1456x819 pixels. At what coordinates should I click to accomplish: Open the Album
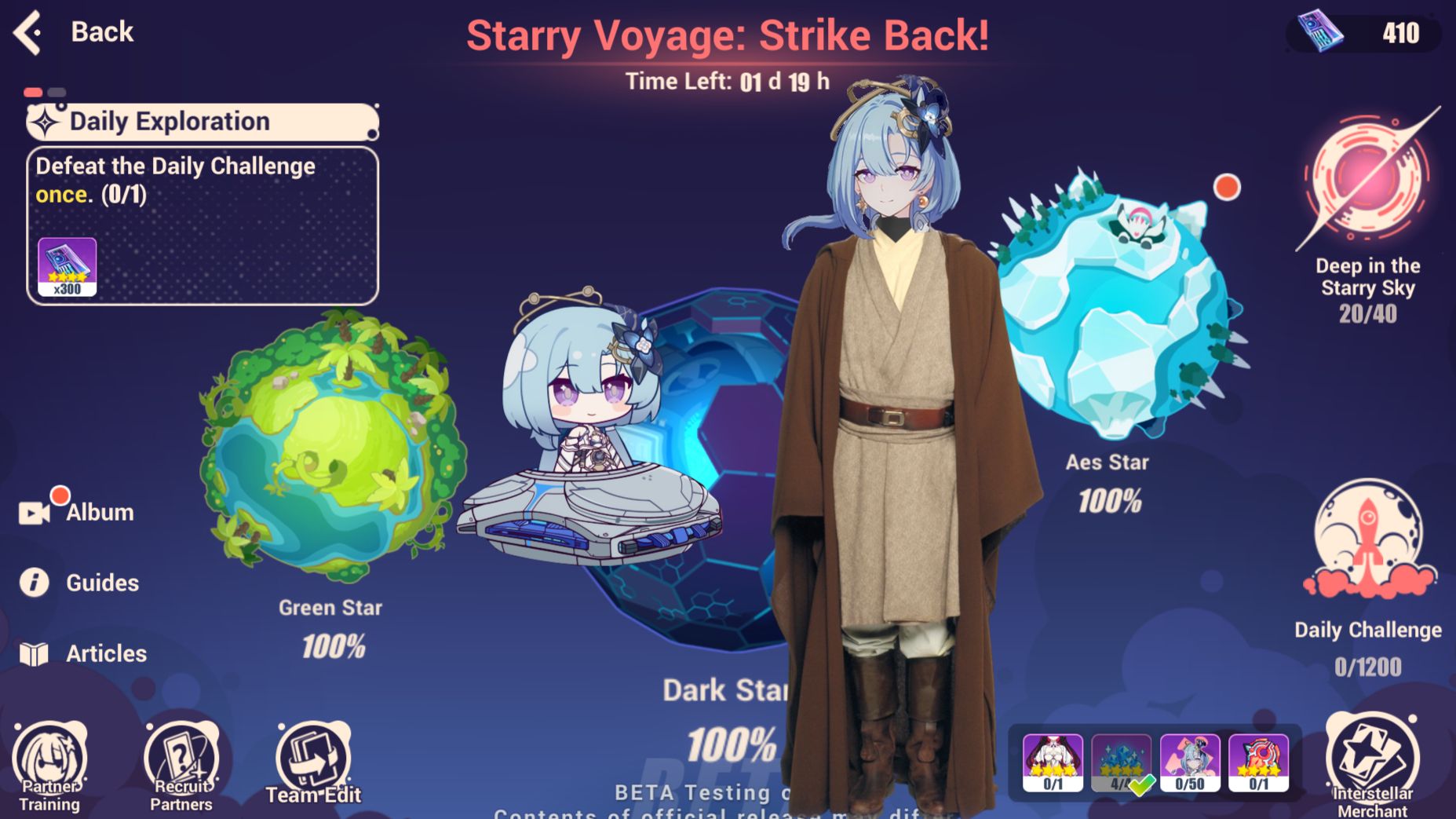click(75, 512)
